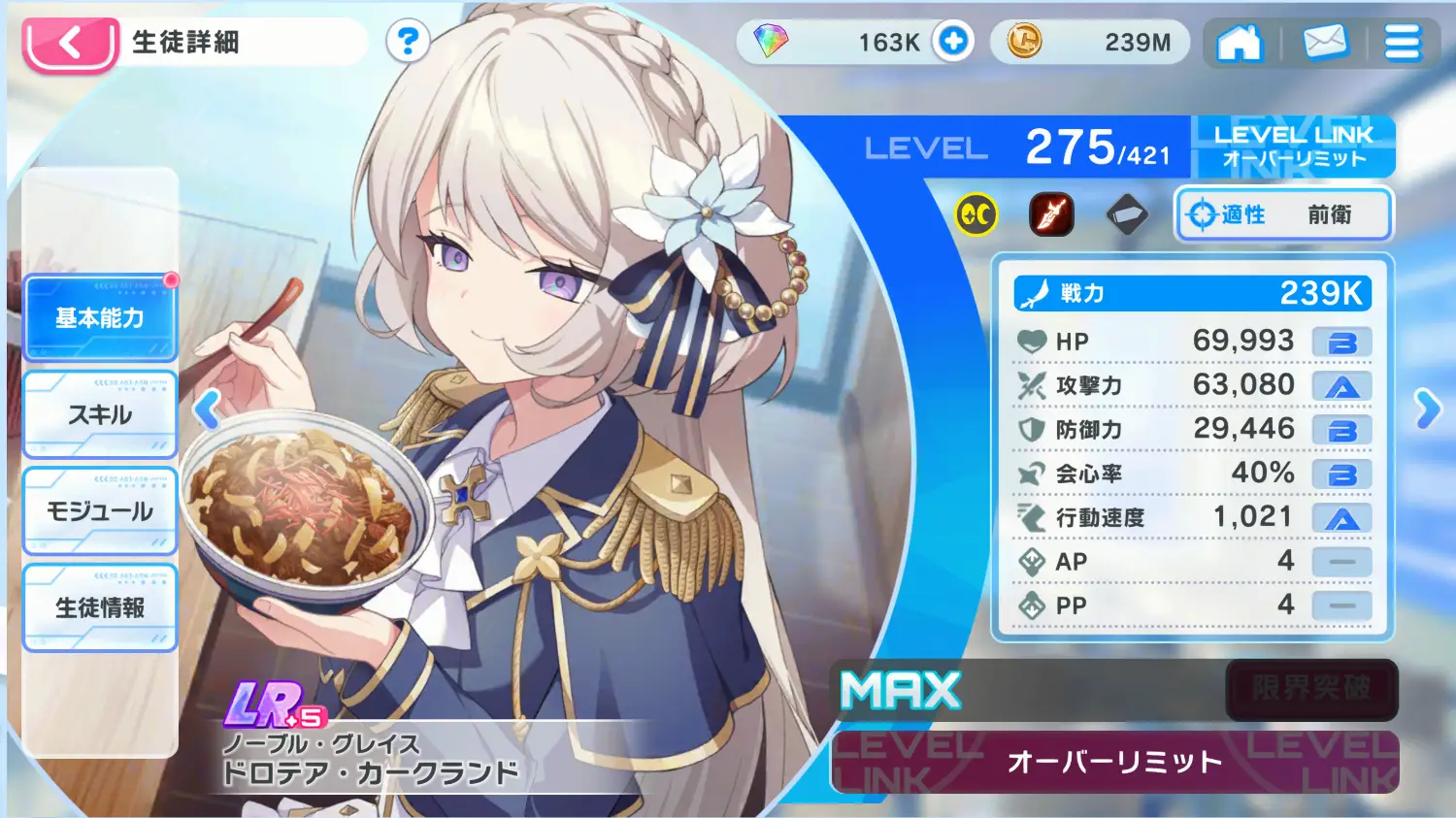Tap the red sword attribute icon
Screen dimensions: 1456x818
tap(1051, 214)
